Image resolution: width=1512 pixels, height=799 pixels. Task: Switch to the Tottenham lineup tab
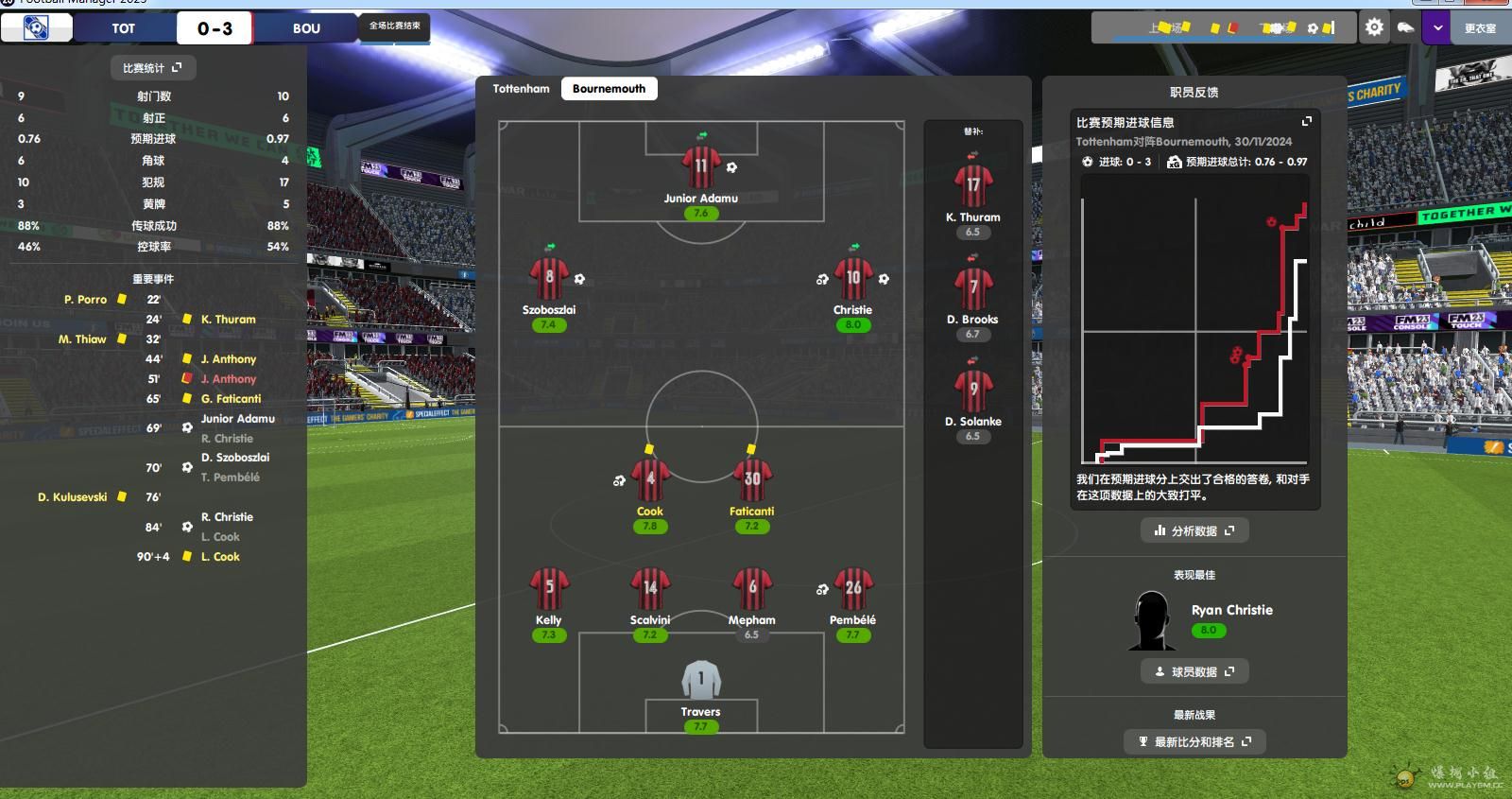click(521, 89)
